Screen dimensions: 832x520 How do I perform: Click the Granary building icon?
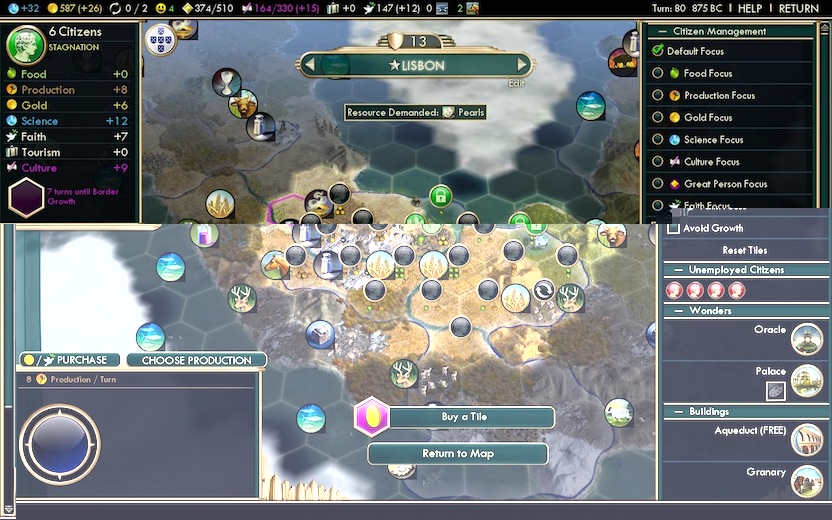(806, 481)
